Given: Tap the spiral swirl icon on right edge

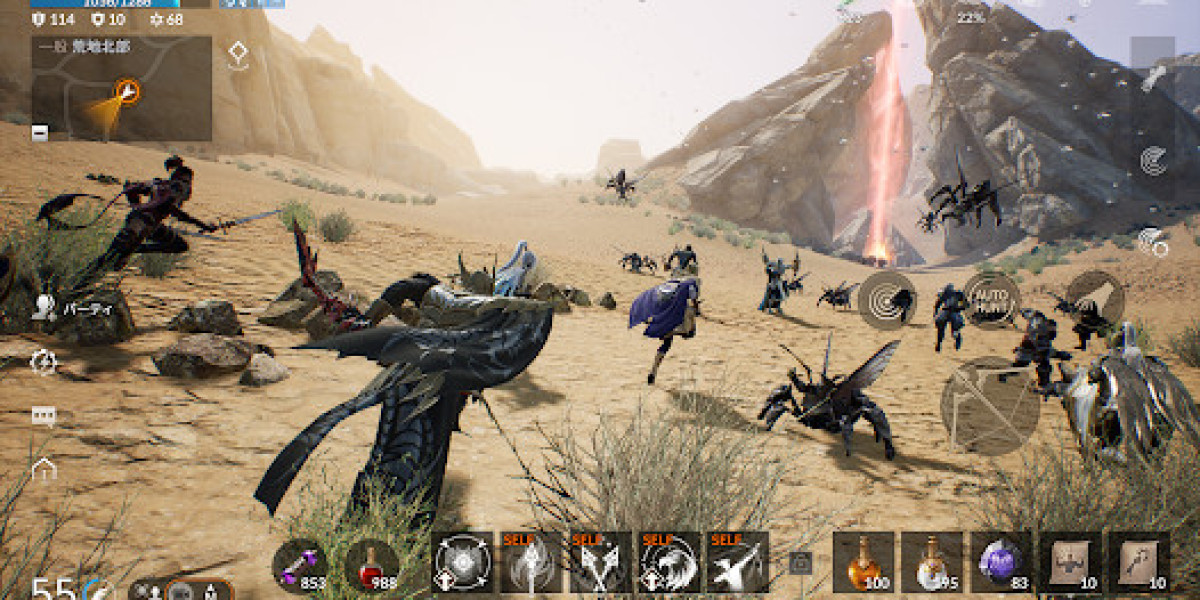Looking at the screenshot, I should pos(1153,160).
